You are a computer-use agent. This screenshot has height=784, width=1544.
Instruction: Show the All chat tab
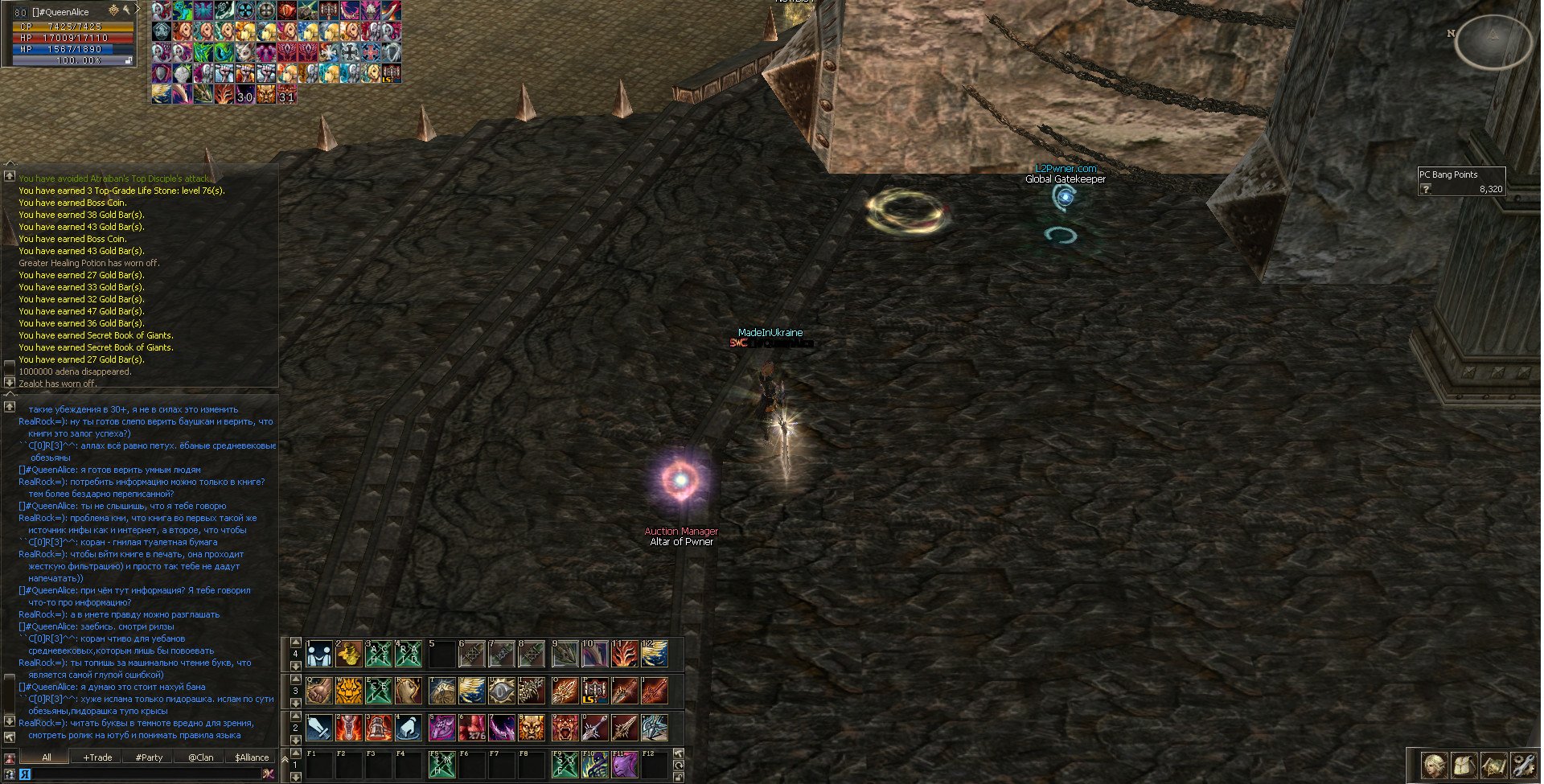(46, 757)
